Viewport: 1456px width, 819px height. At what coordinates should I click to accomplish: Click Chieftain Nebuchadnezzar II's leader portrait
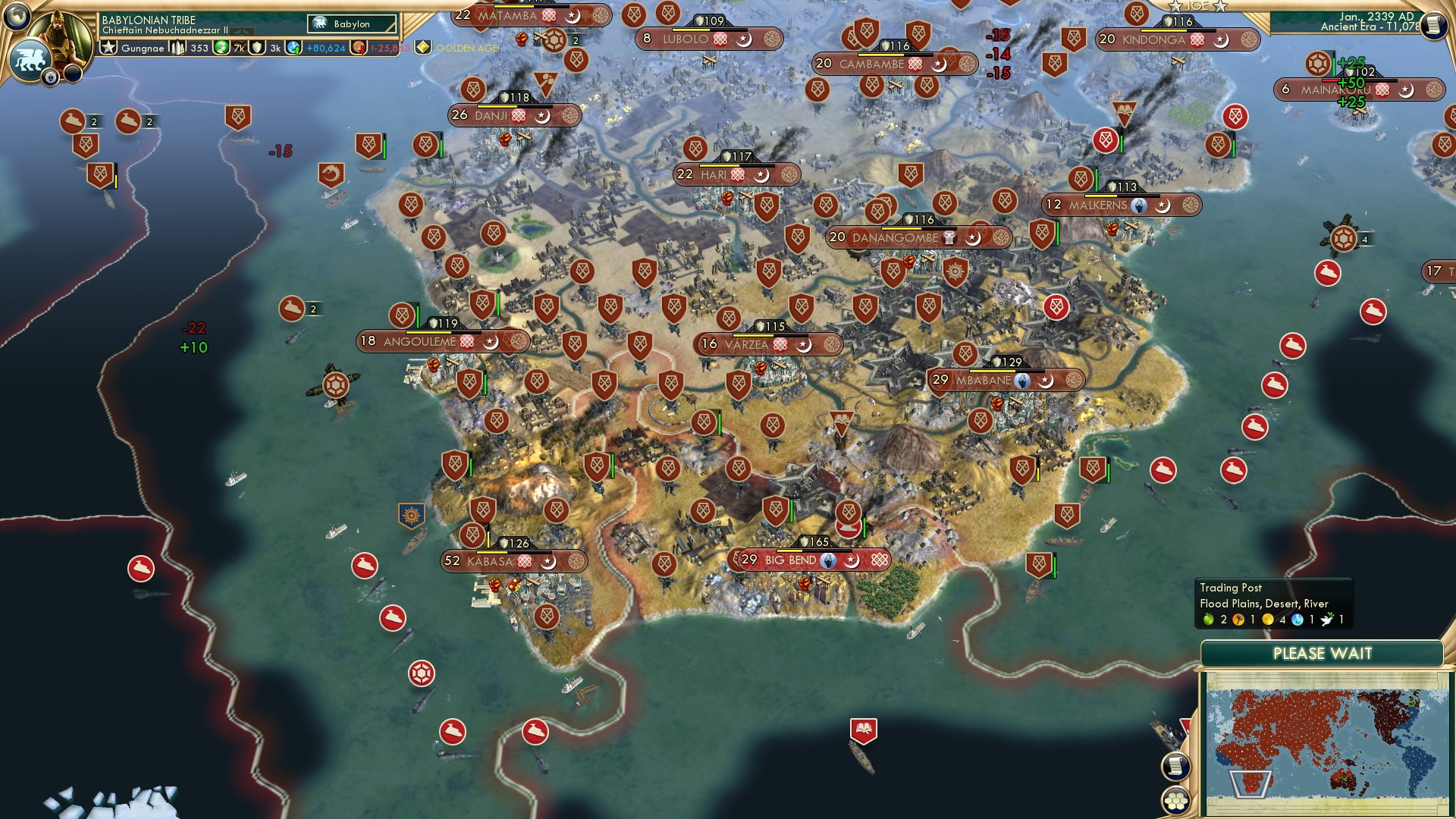61,34
